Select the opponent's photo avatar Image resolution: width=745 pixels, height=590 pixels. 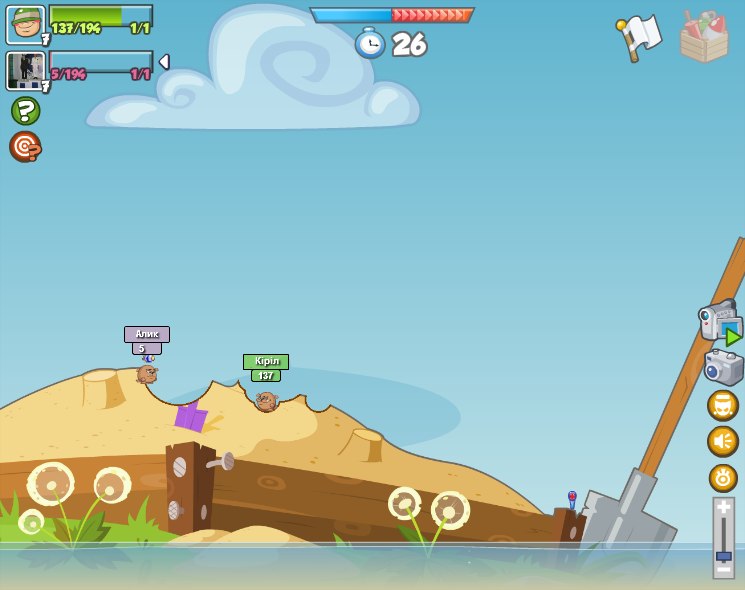point(25,70)
